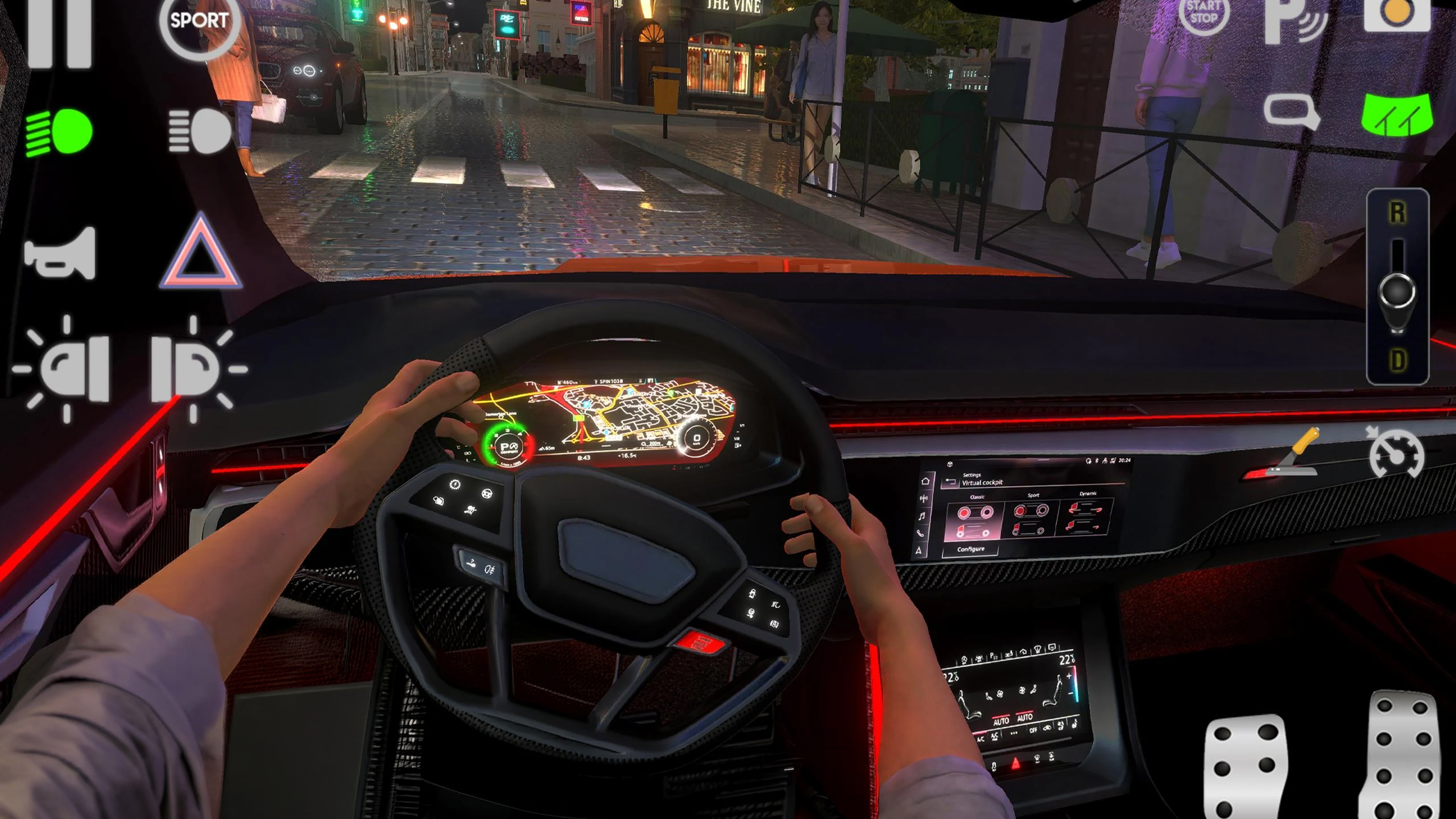Tap plus on the passenger temperature slider

1069,676
